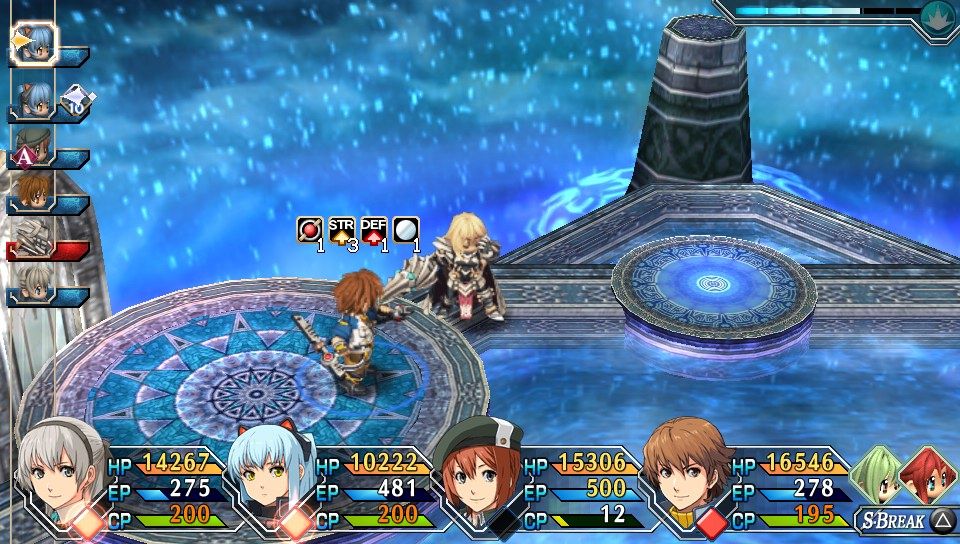Select the highlighted active portrait in turn order
Image resolution: width=960 pixels, height=544 pixels.
click(36, 43)
